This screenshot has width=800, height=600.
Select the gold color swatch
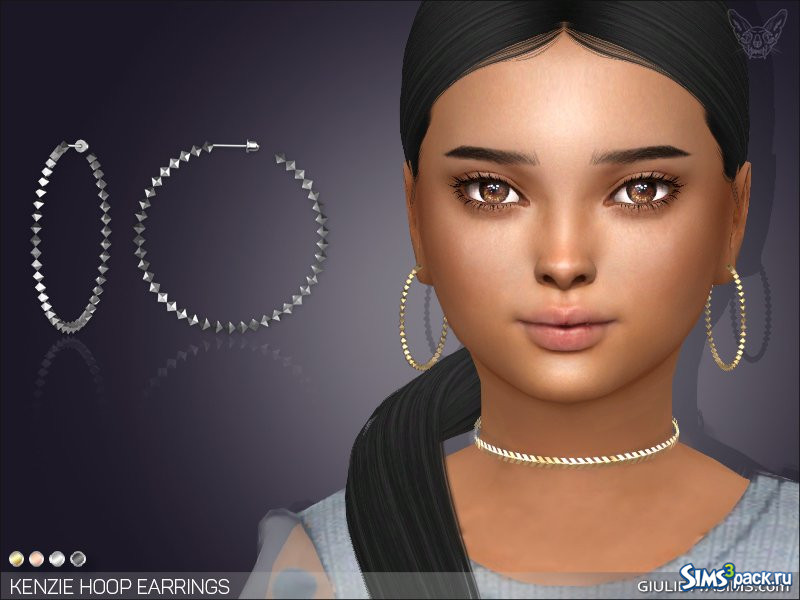pyautogui.click(x=17, y=557)
